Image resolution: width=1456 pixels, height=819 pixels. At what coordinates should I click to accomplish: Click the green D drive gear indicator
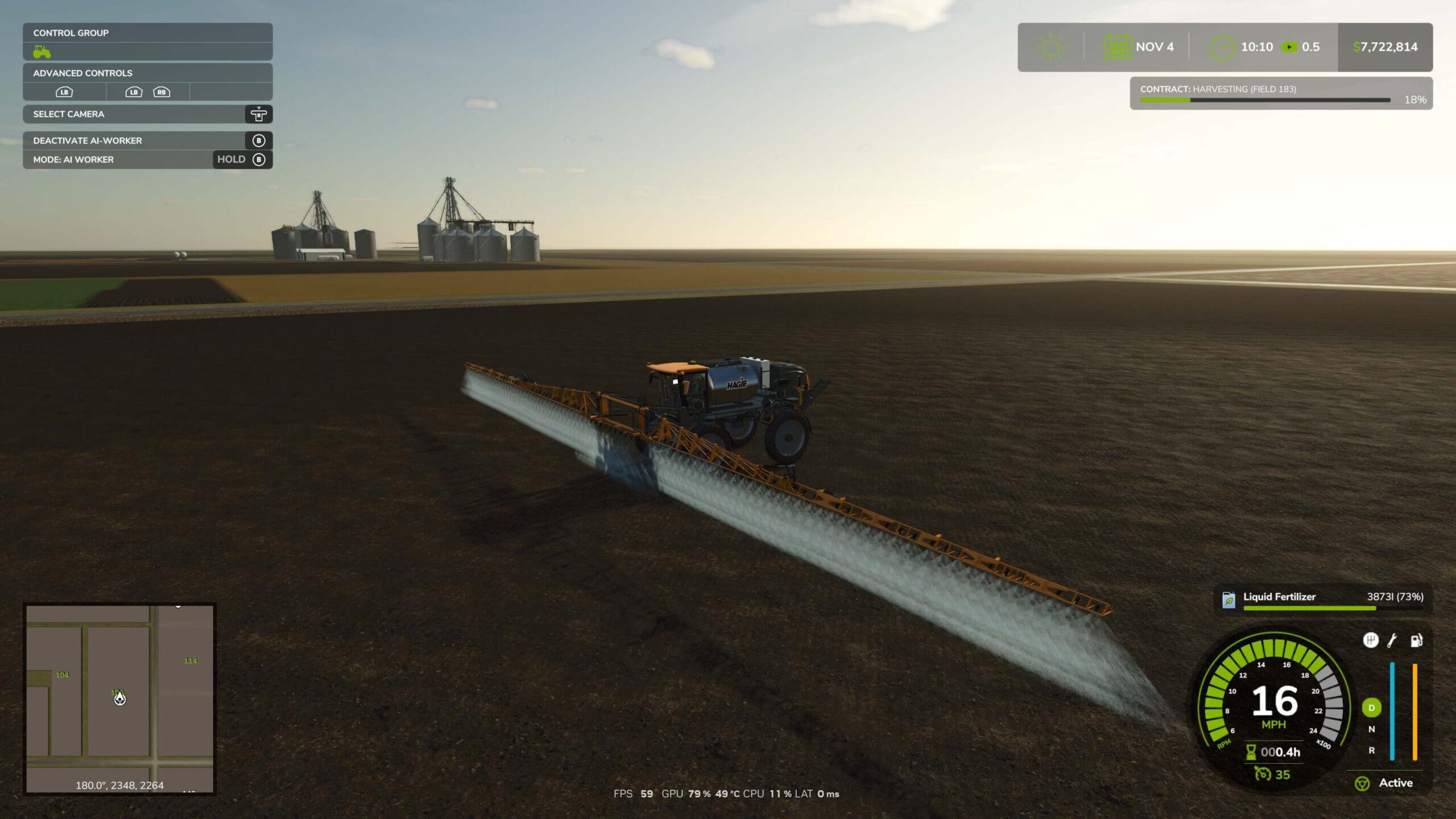coord(1371,708)
